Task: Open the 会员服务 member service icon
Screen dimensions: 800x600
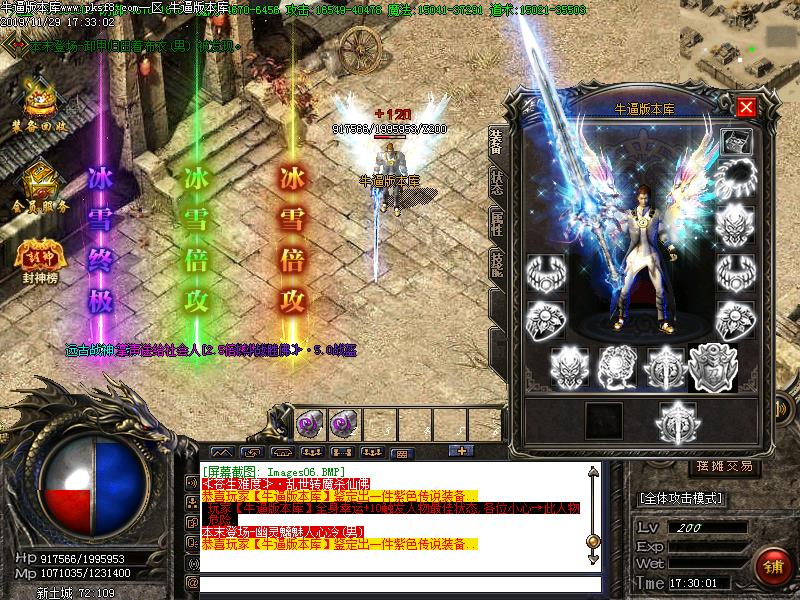Action: click(40, 186)
